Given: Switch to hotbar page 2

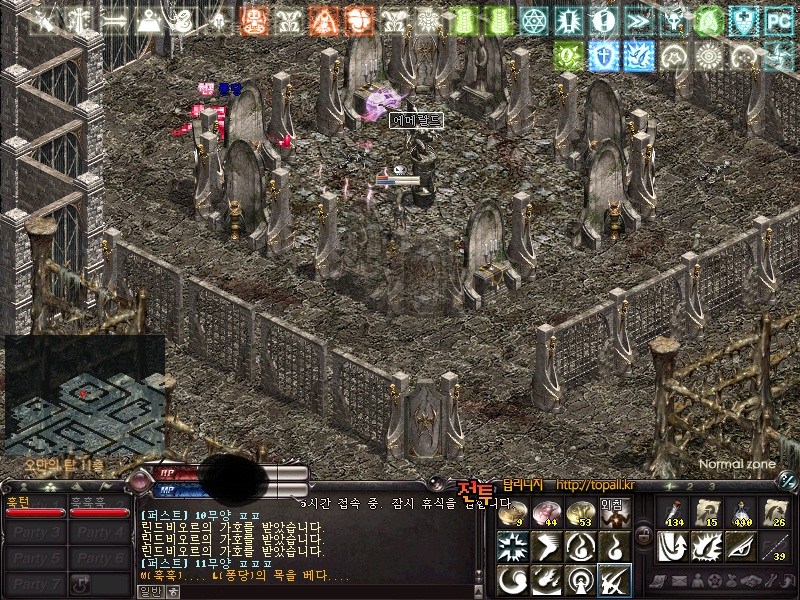Looking at the screenshot, I should point(690,486).
